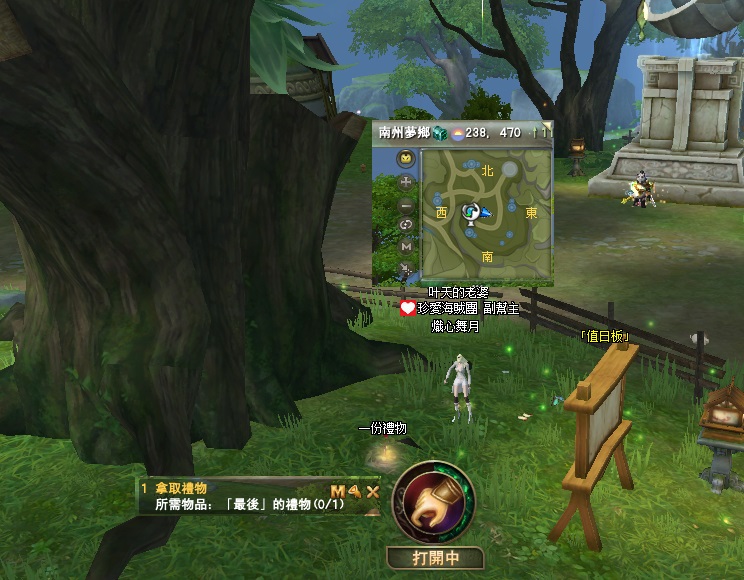This screenshot has height=580, width=744.
Task: Click the teal chest icon beside 南州夢鄉
Action: click(x=440, y=132)
